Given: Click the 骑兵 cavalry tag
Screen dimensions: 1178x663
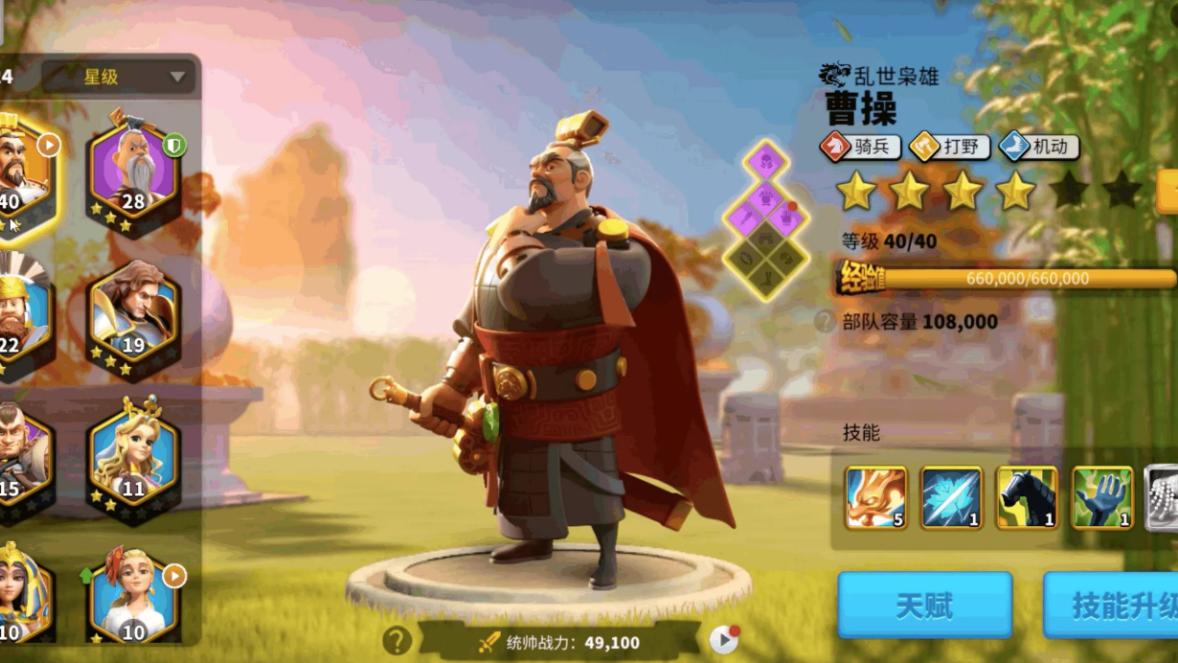Looking at the screenshot, I should point(860,147).
